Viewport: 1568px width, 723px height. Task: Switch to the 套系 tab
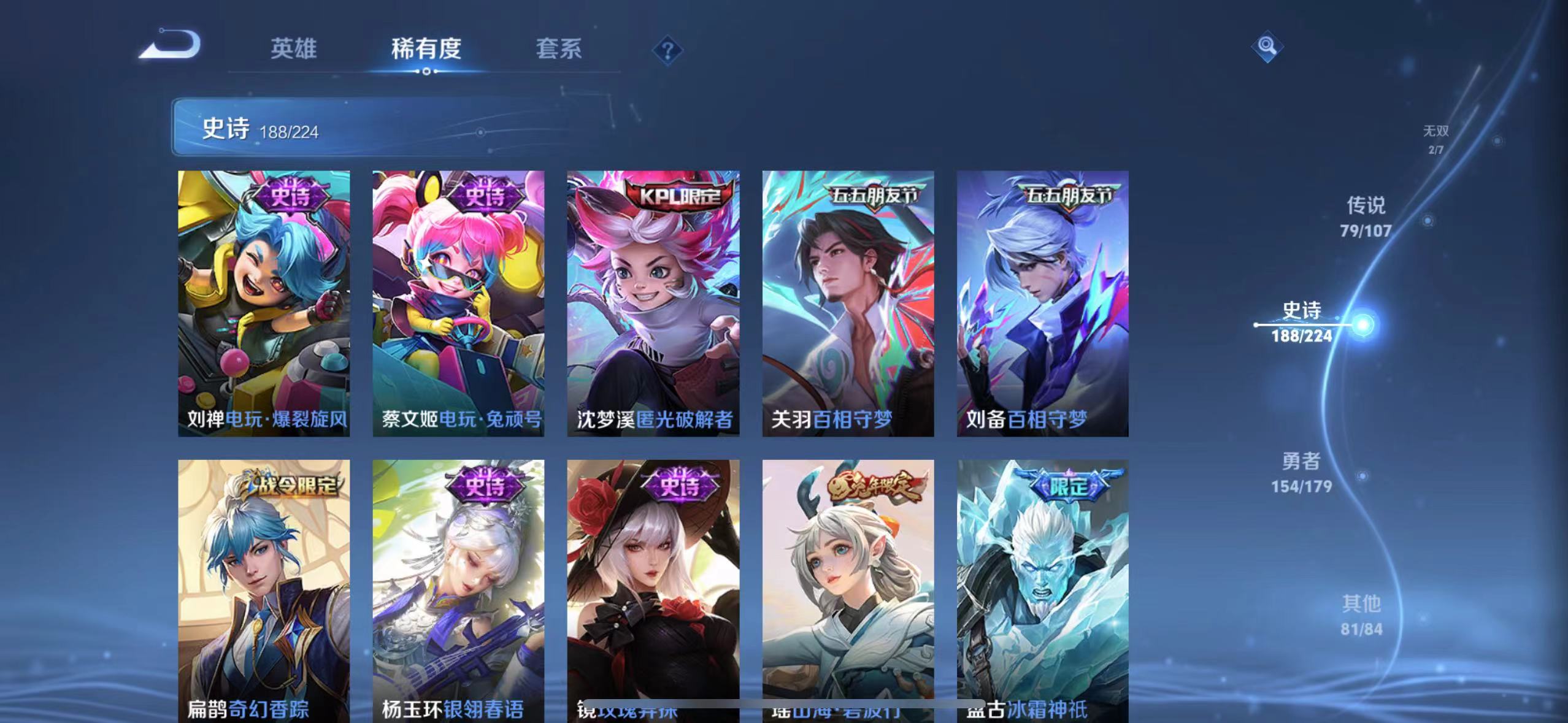click(x=559, y=49)
